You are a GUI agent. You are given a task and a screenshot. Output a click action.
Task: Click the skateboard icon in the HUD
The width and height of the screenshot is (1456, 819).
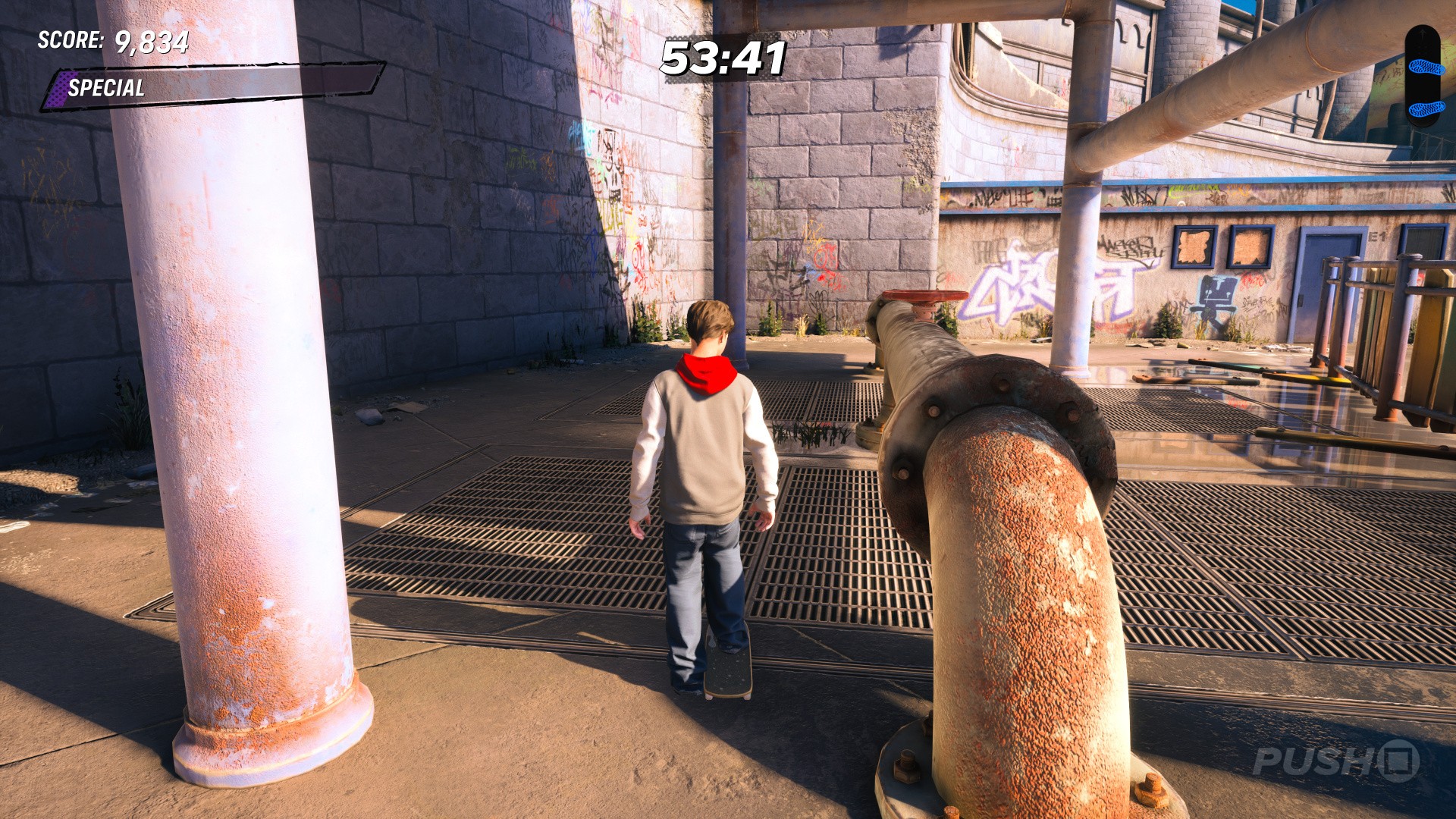(x=1423, y=76)
